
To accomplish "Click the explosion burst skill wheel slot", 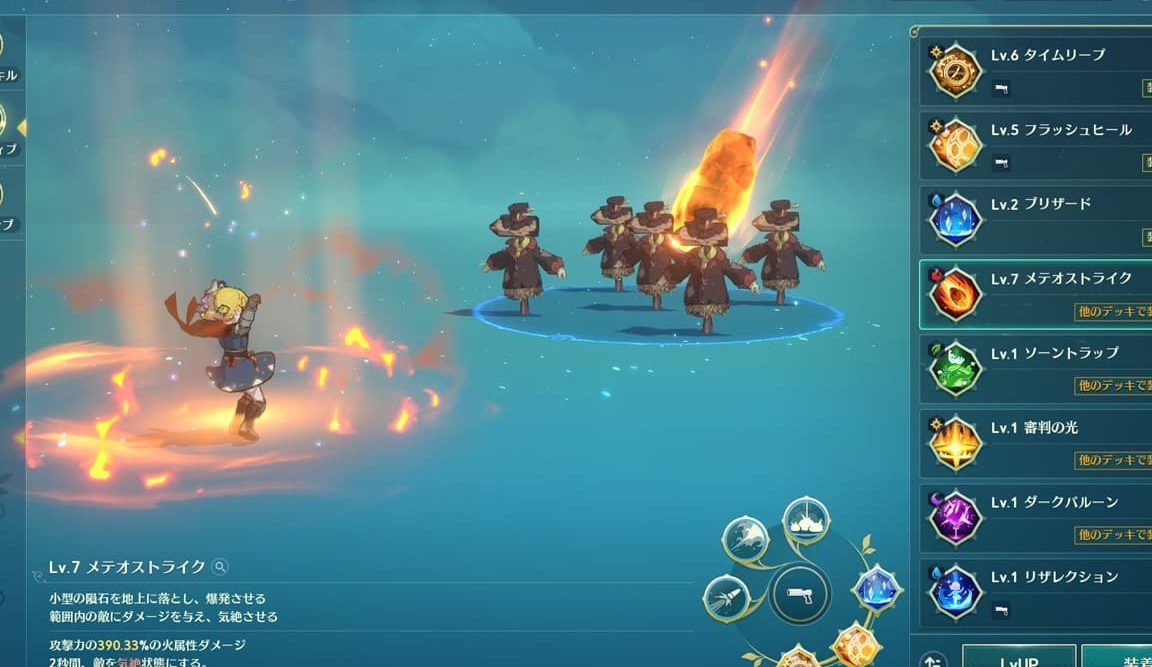I will (806, 522).
